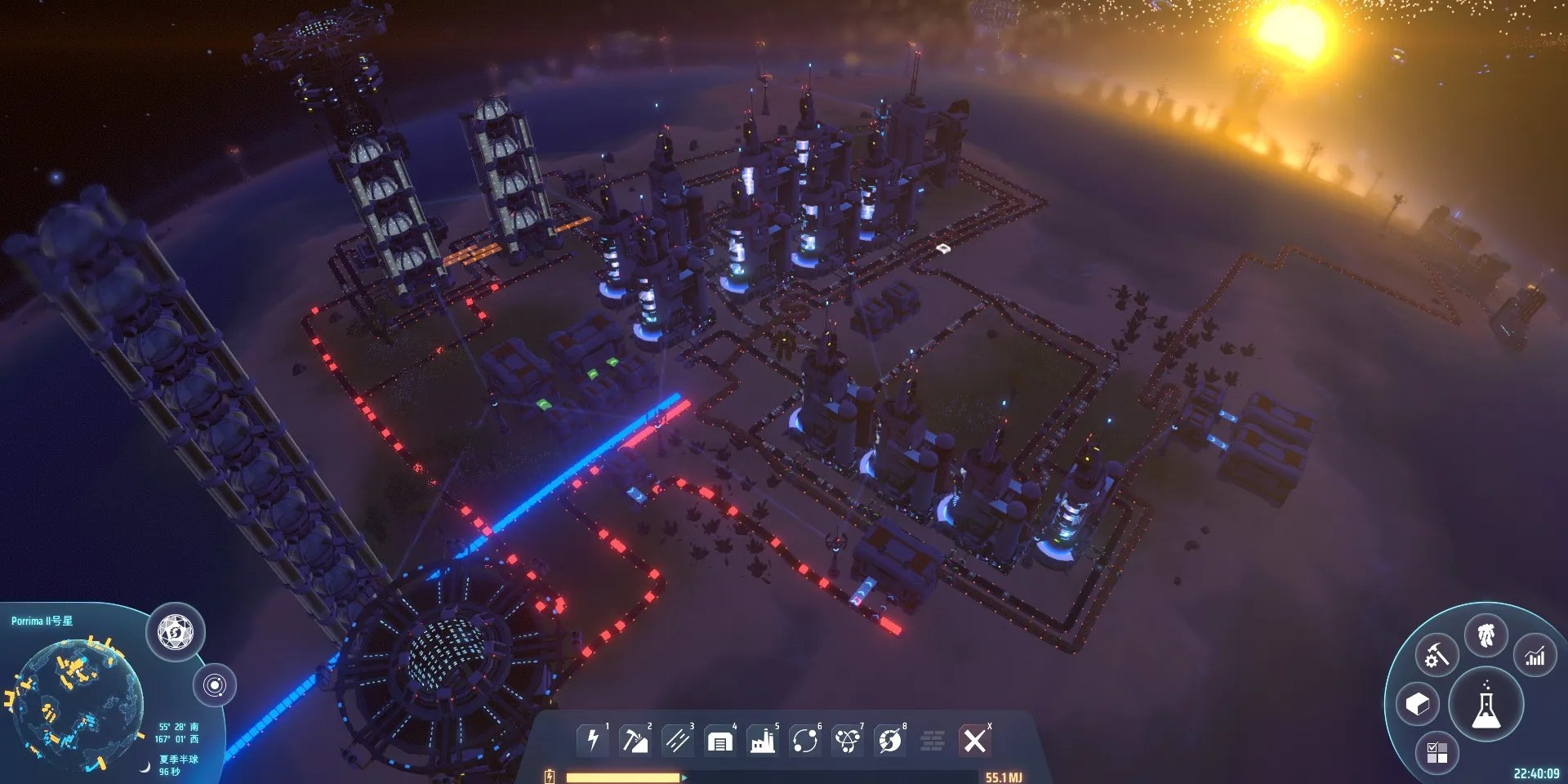
Task: Expand the energy bar with its arrow marker
Action: [684, 776]
